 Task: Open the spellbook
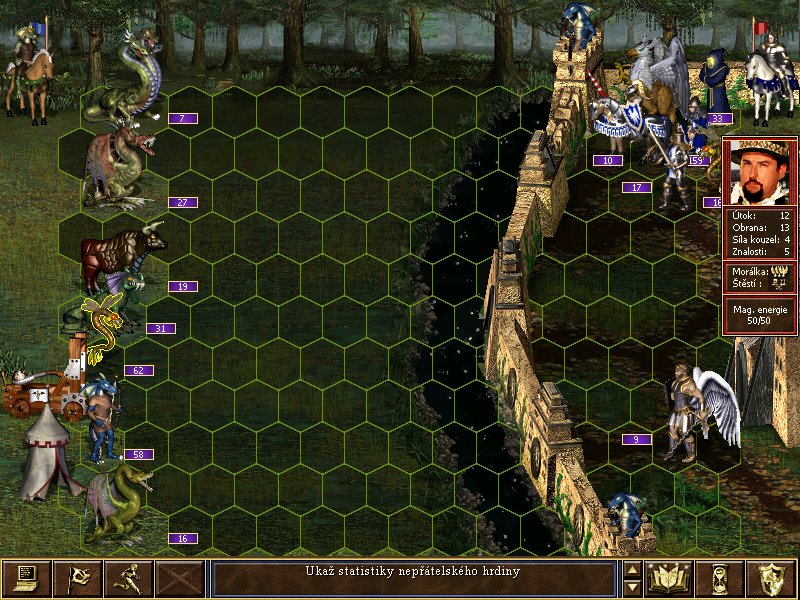point(670,578)
